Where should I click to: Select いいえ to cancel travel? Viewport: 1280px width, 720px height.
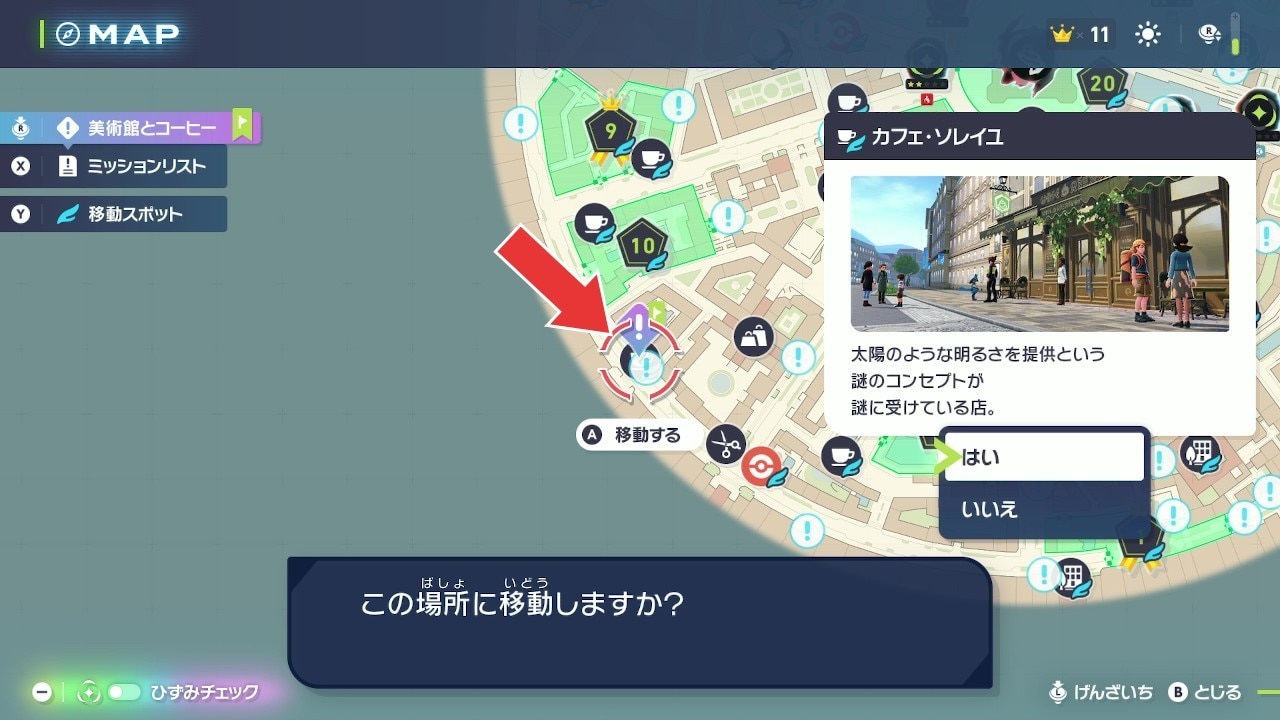pyautogui.click(x=1043, y=509)
